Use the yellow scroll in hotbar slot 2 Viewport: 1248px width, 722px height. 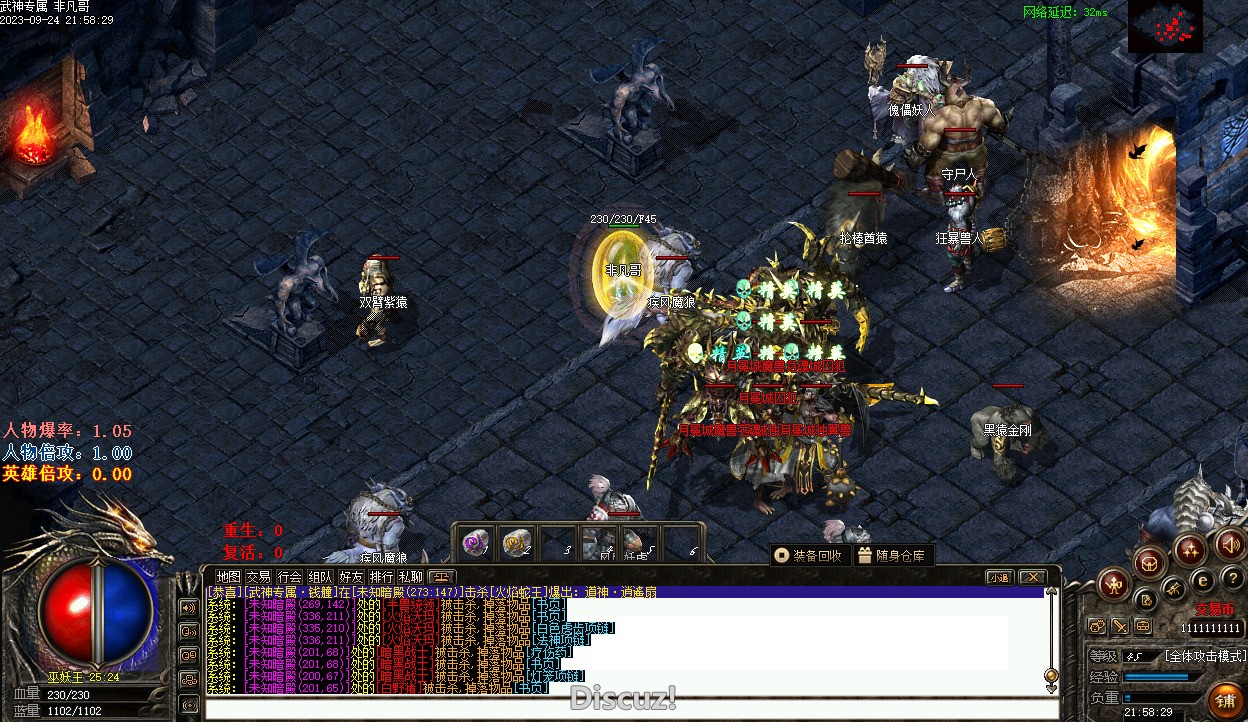click(516, 543)
